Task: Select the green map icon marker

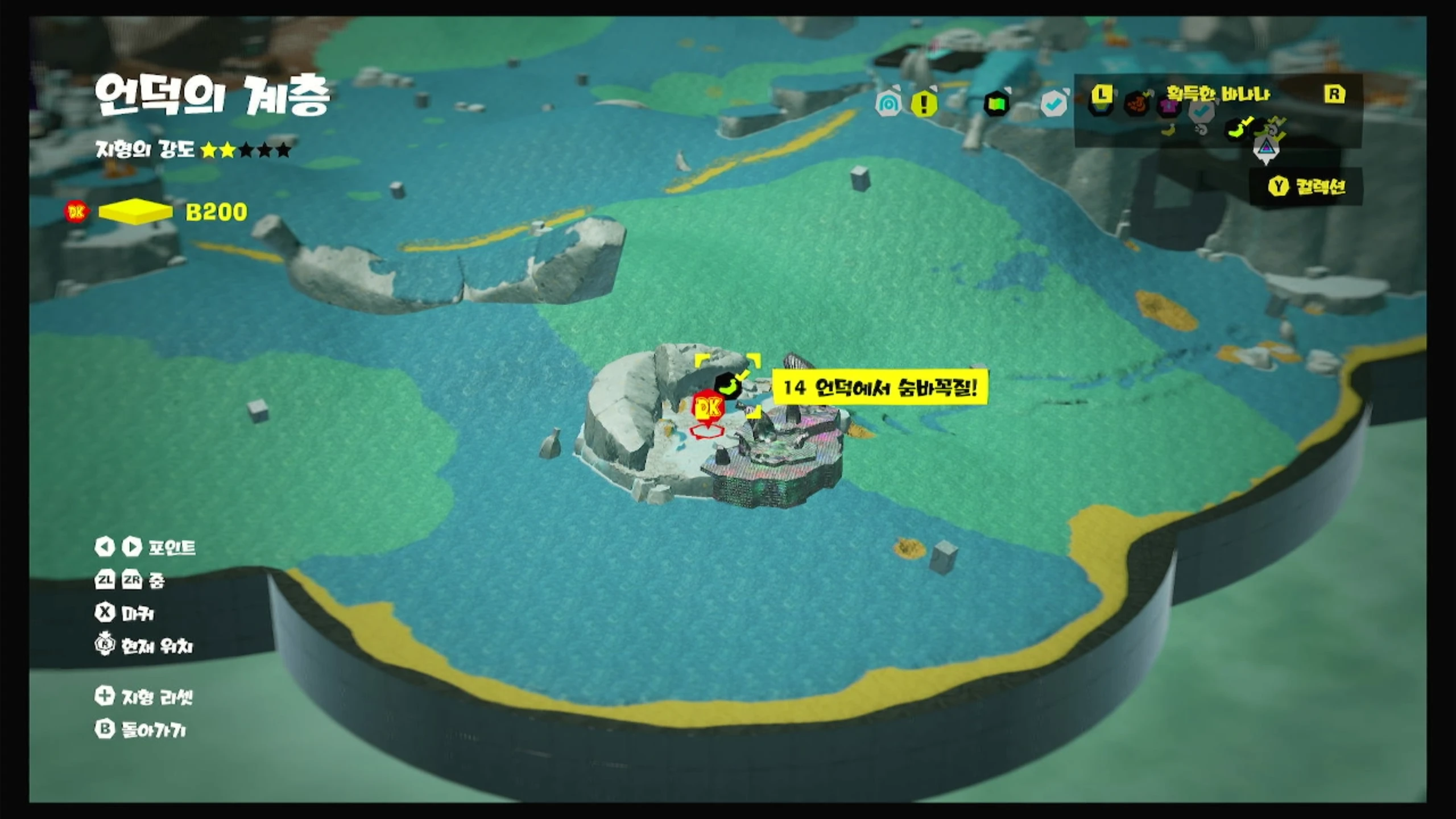Action: (996, 104)
